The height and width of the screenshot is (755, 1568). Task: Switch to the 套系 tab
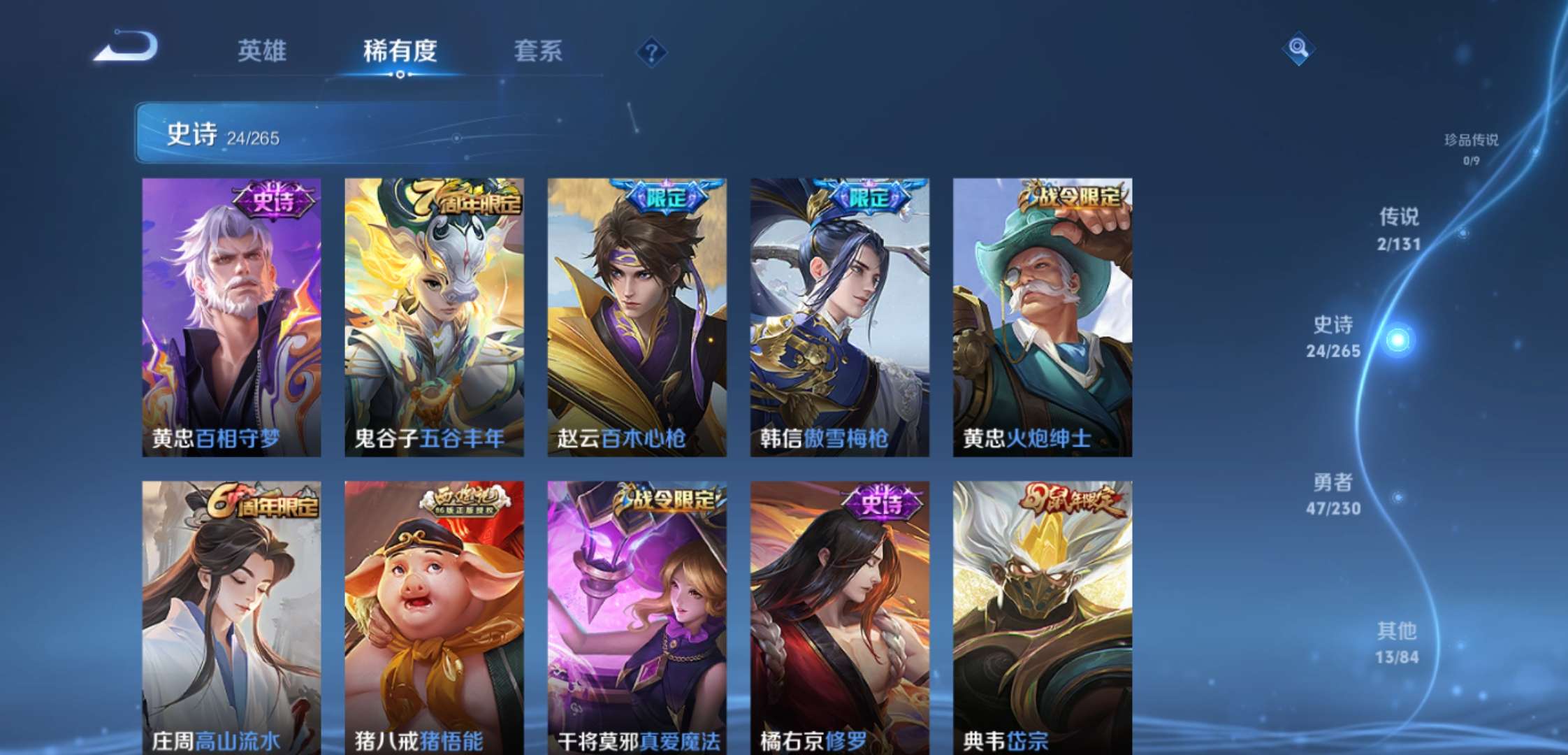538,52
